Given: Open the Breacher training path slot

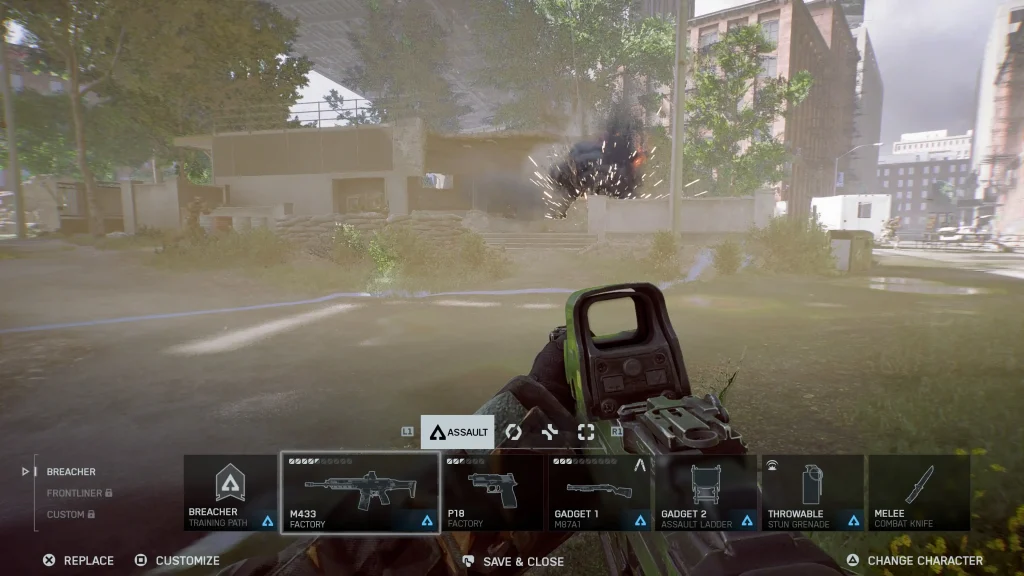Looking at the screenshot, I should [x=231, y=493].
